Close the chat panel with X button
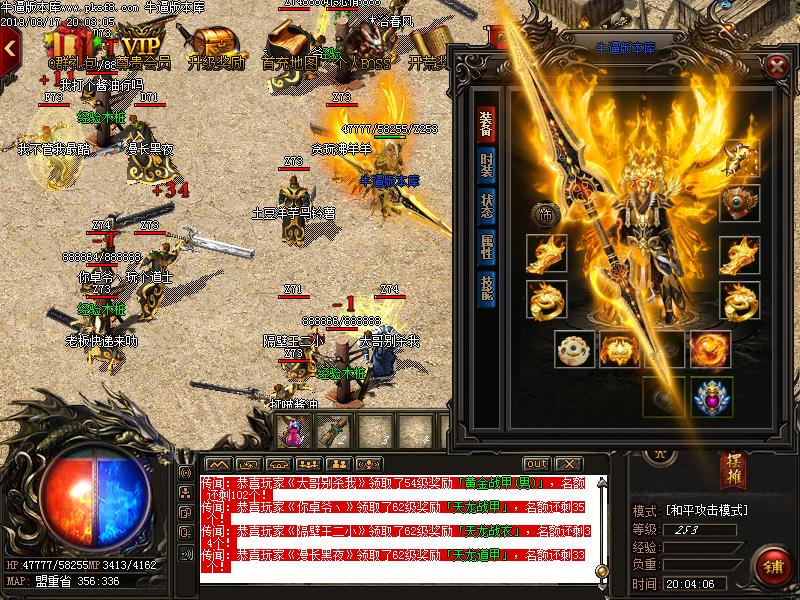The image size is (800, 600). click(568, 464)
